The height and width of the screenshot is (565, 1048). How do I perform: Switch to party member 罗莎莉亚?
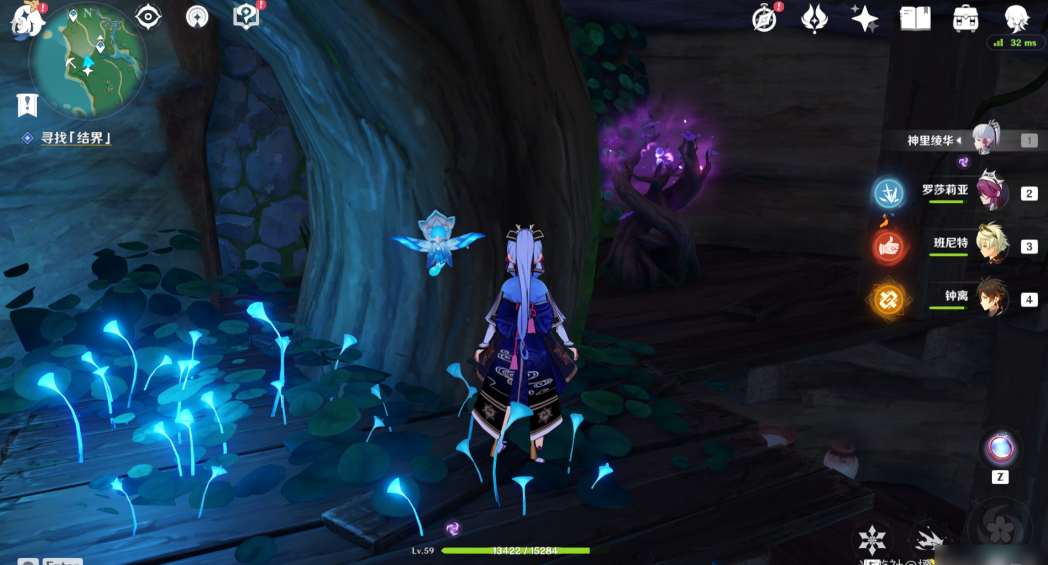coord(990,193)
